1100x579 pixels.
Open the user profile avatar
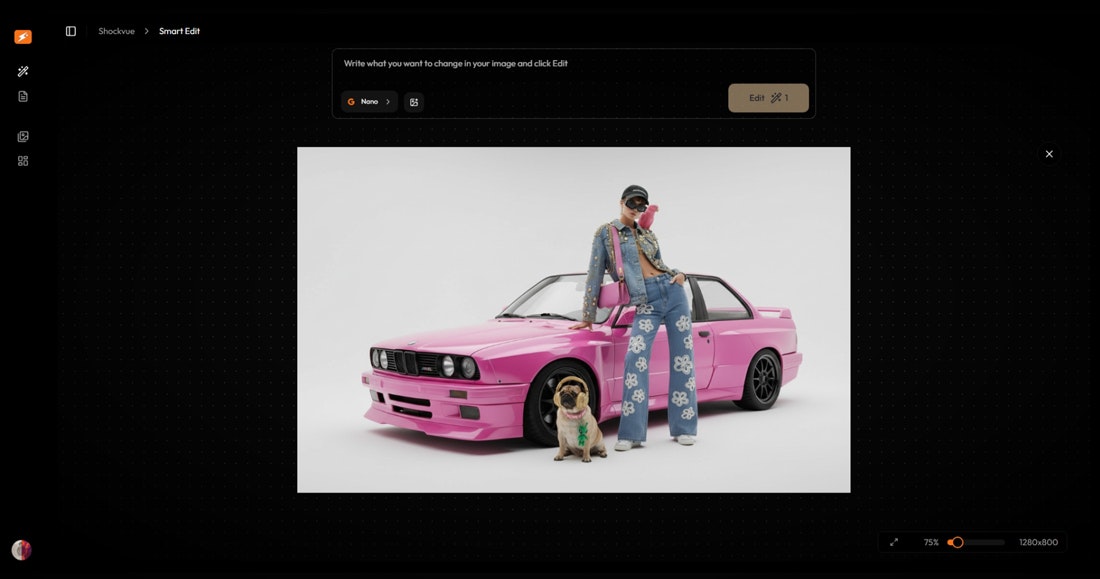[21, 550]
